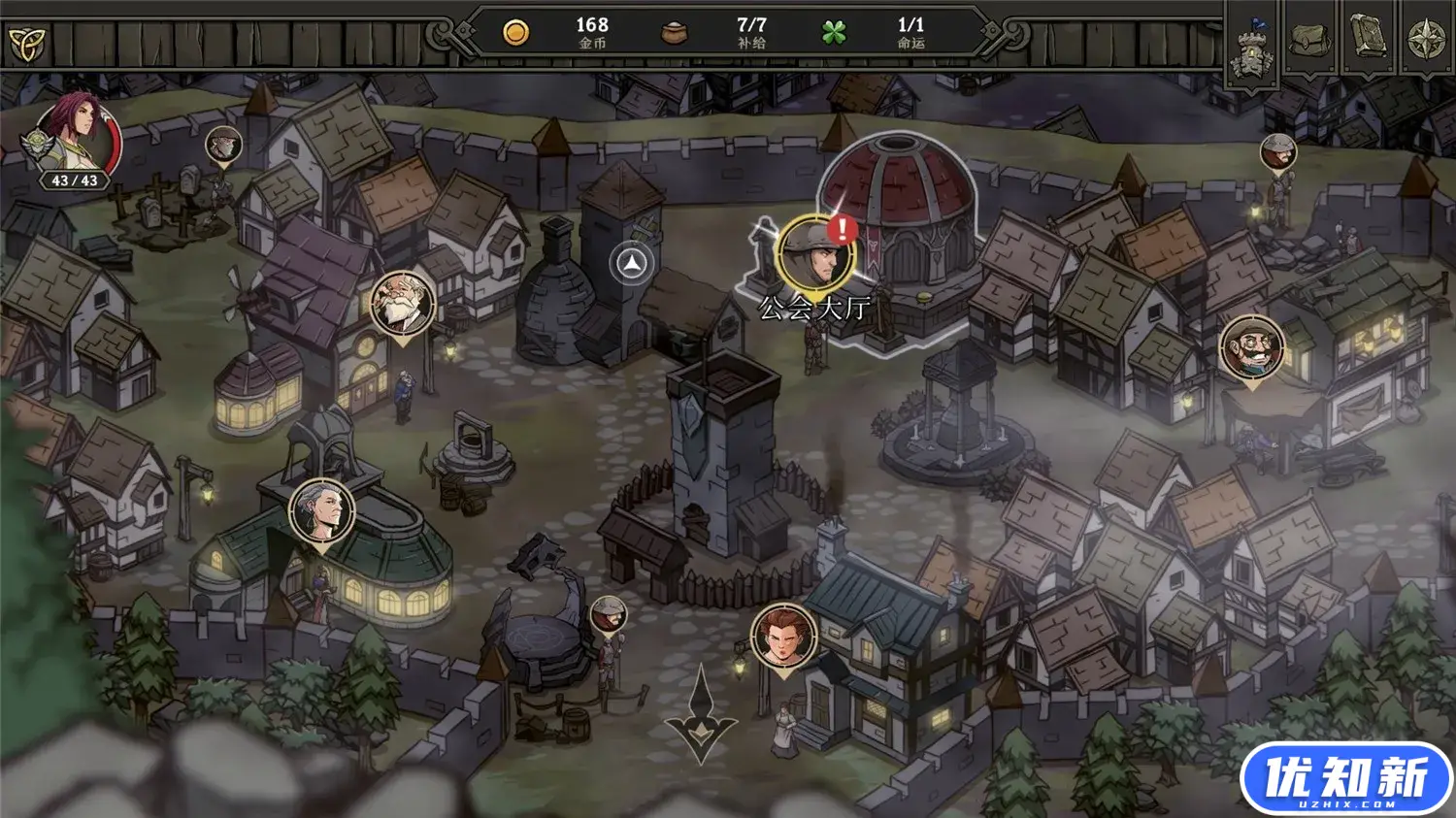Talk to the gray-haired woman marker
The width and height of the screenshot is (1456, 818).
pos(322,510)
